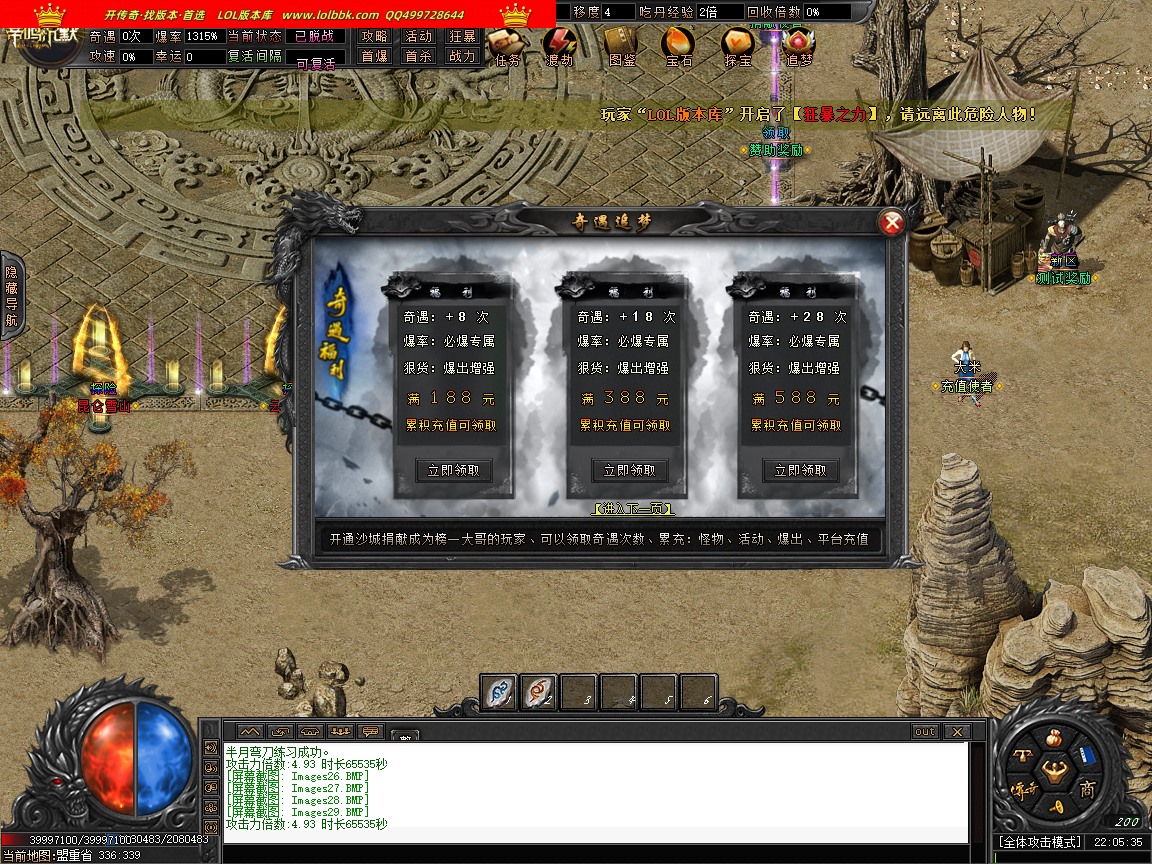Viewport: 1152px width, 864px height.
Task: Activate the 狂暴 berserk button
Action: coord(462,36)
